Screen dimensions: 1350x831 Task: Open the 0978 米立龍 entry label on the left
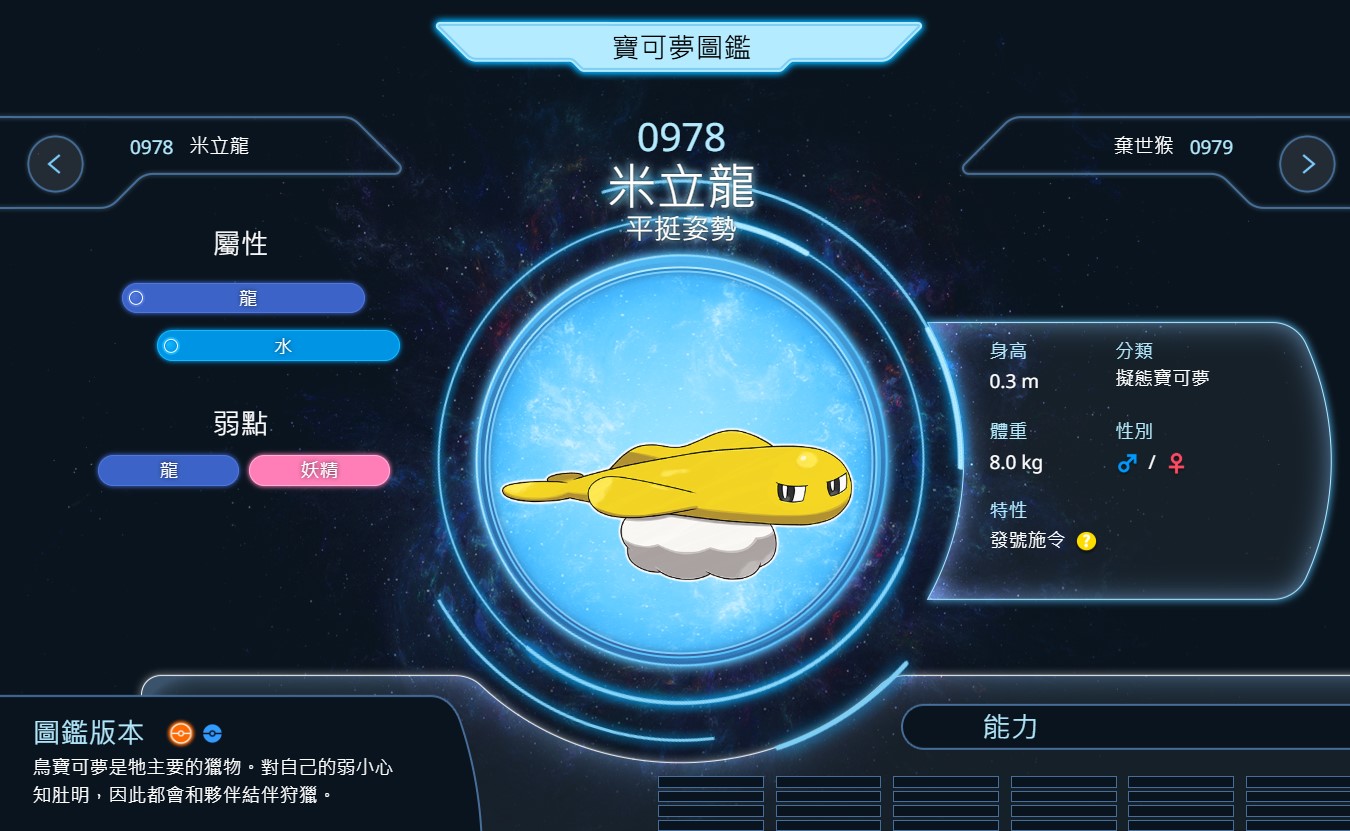click(190, 147)
